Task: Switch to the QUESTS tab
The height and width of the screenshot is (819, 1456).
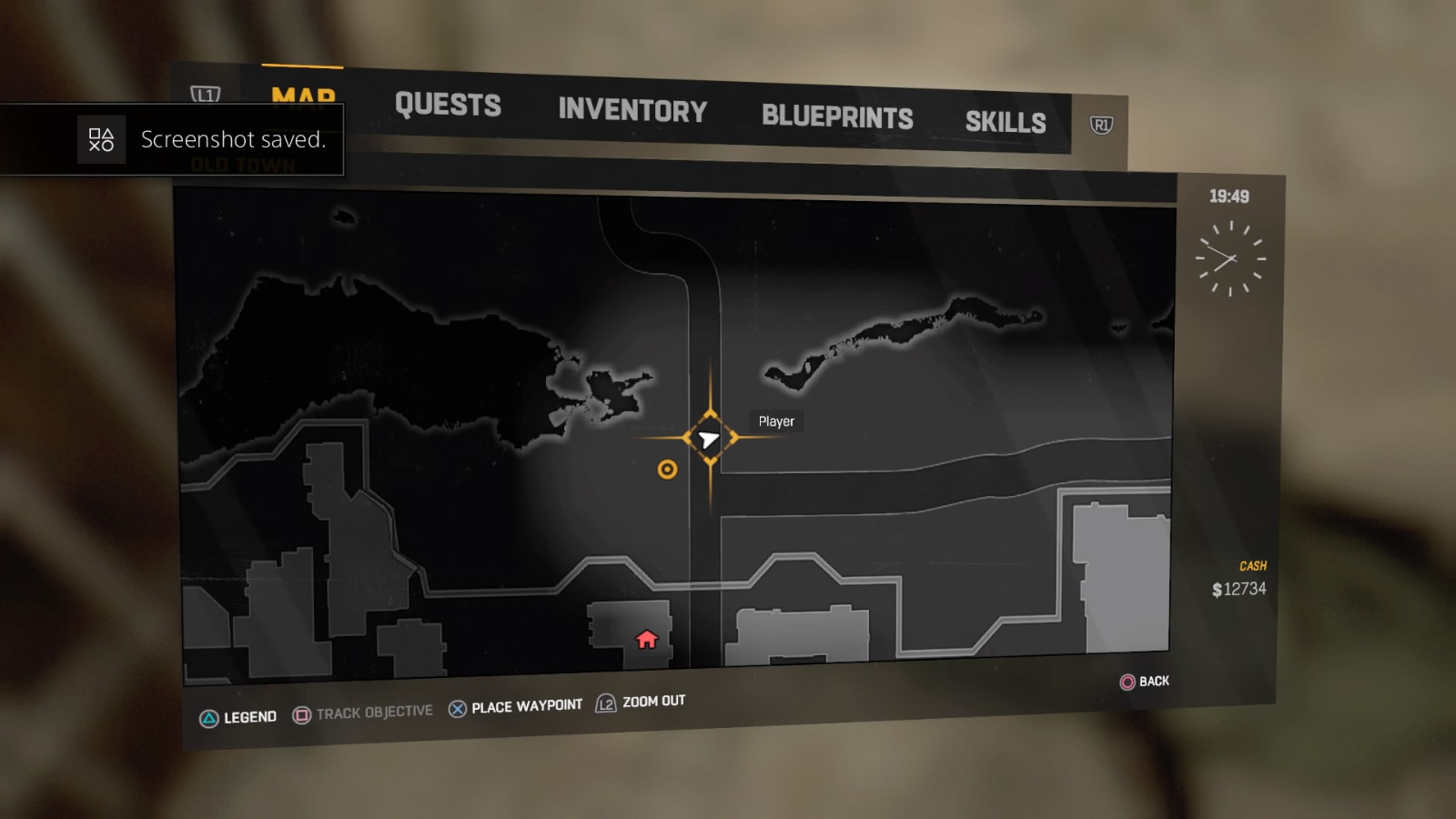Action: tap(447, 106)
